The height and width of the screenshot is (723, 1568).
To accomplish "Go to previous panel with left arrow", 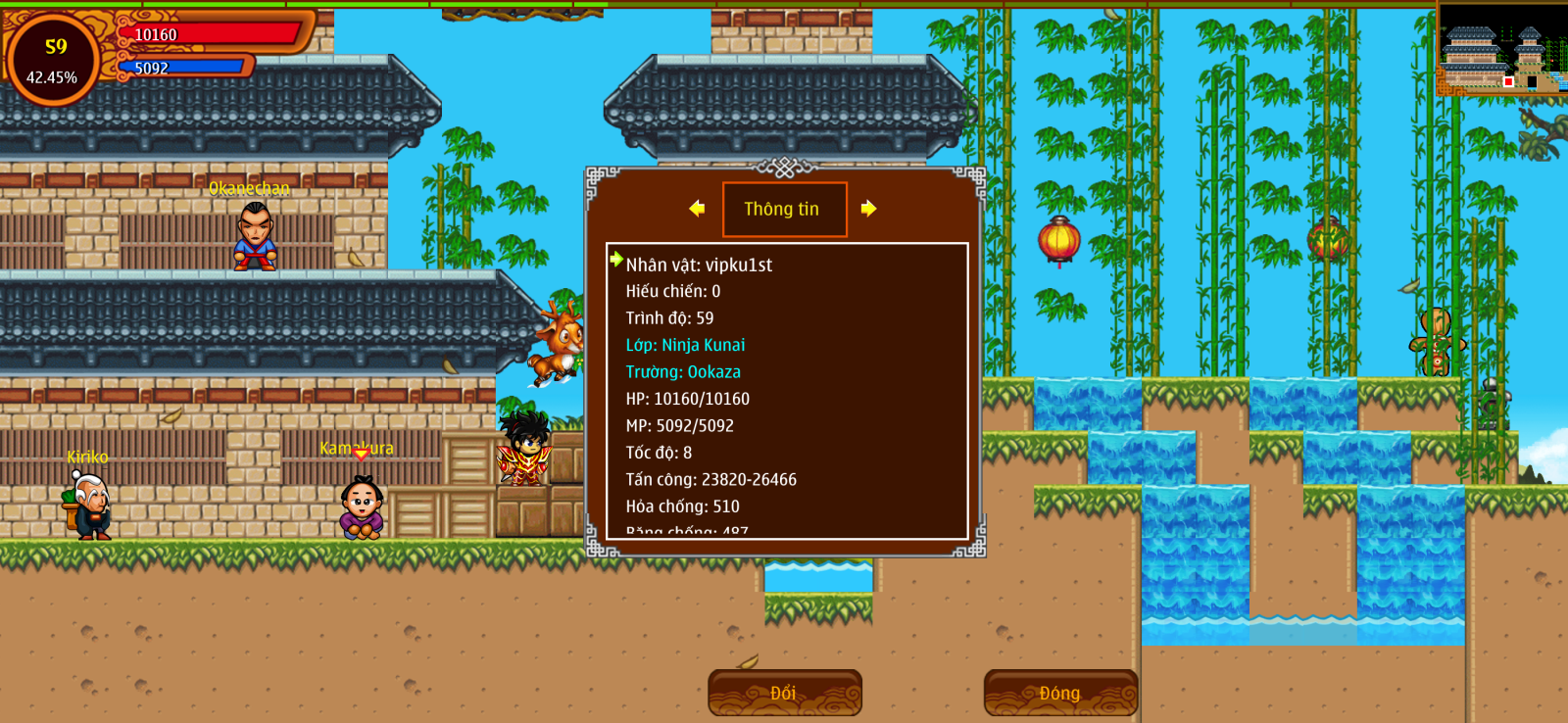I will (x=697, y=209).
